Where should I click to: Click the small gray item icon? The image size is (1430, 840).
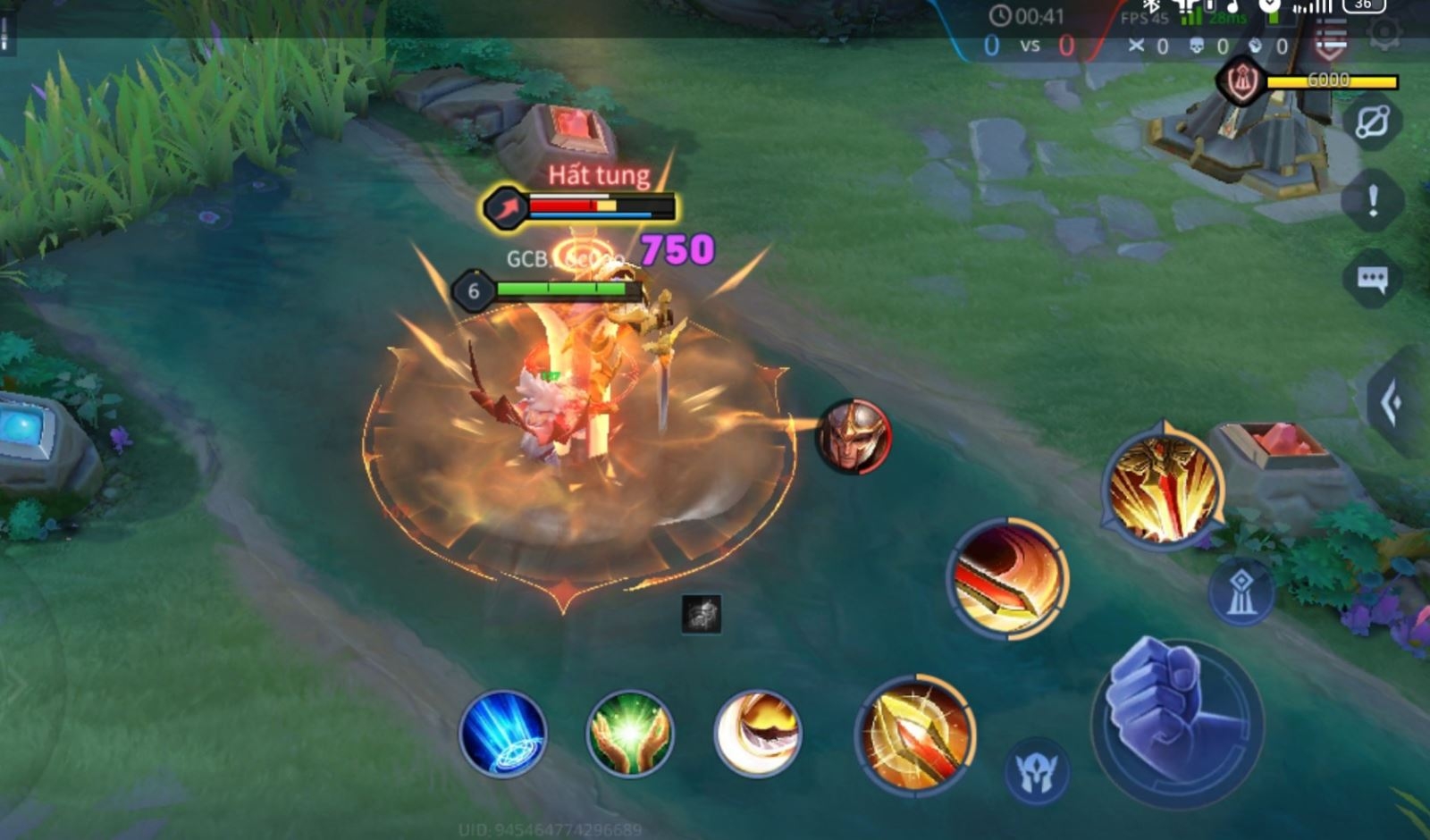(x=702, y=614)
